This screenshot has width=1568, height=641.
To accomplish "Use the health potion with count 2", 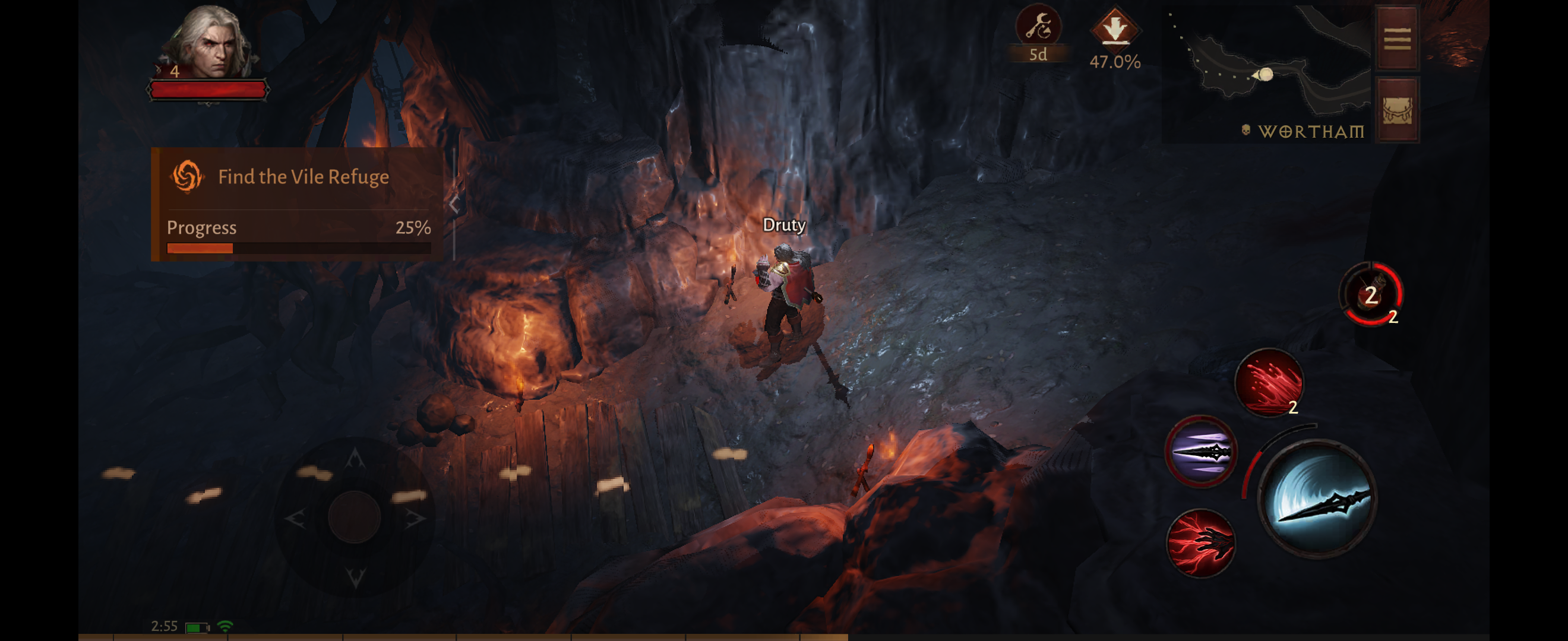I will point(1371,294).
